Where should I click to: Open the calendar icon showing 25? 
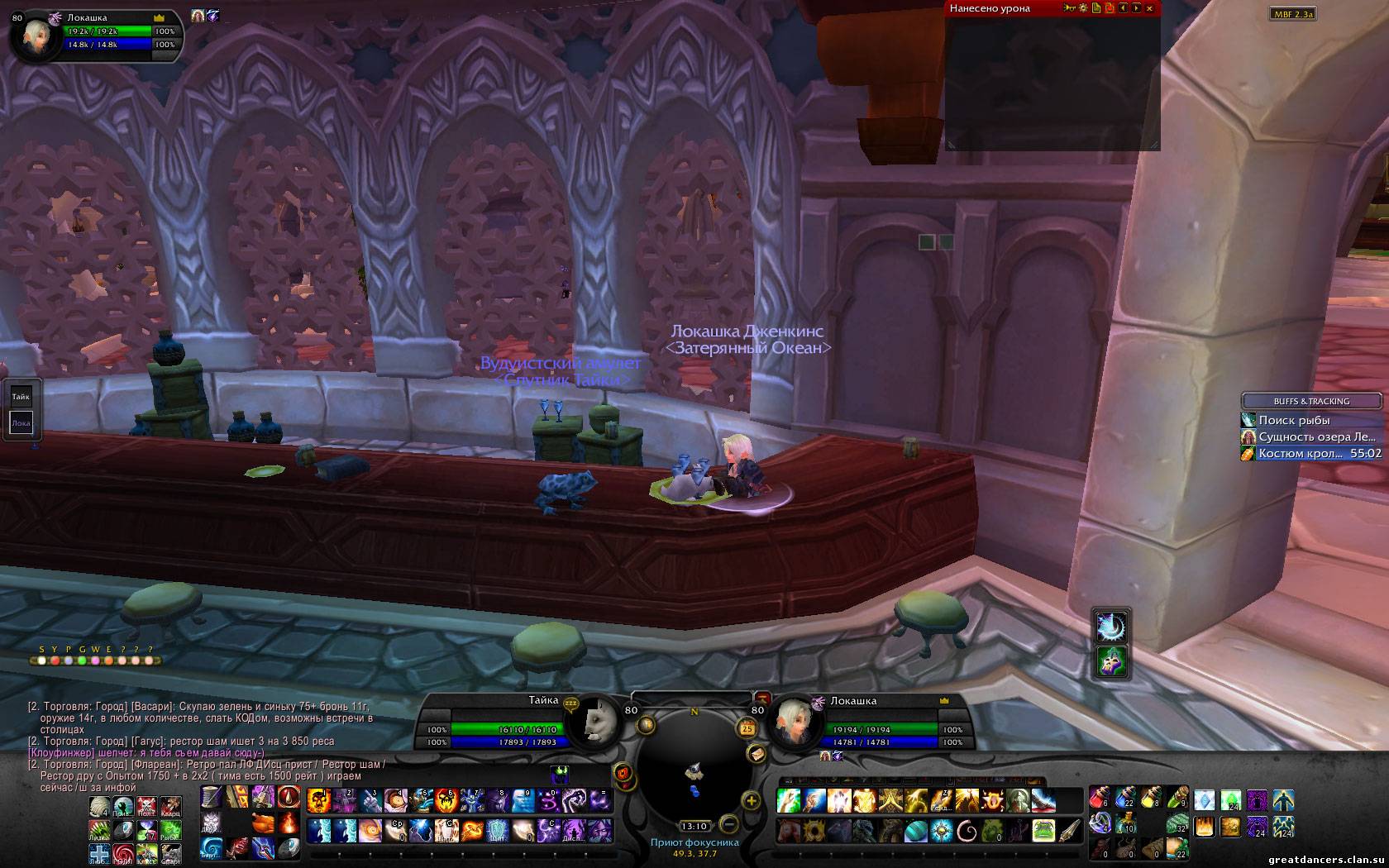point(747,728)
